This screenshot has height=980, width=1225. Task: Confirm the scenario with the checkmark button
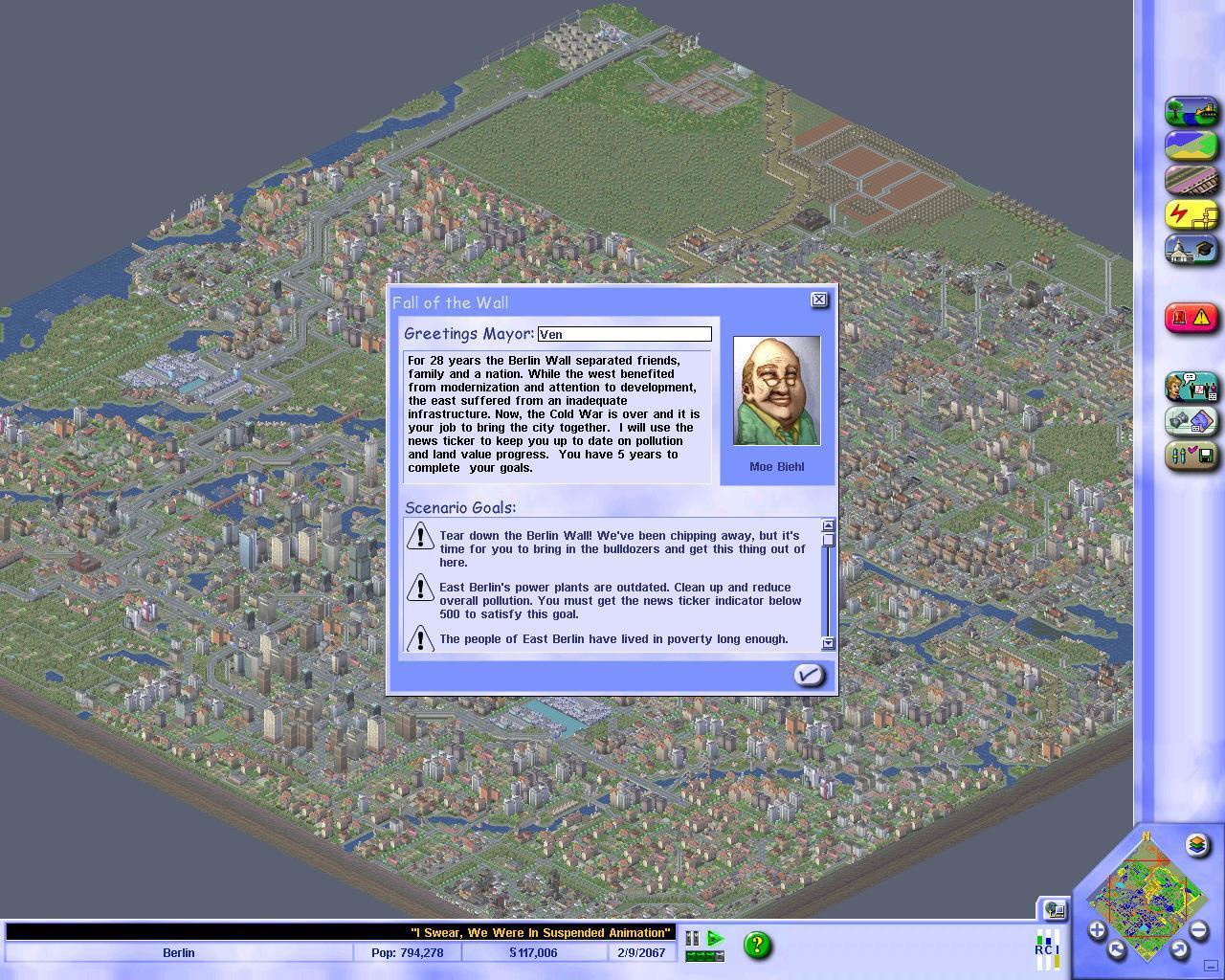809,675
